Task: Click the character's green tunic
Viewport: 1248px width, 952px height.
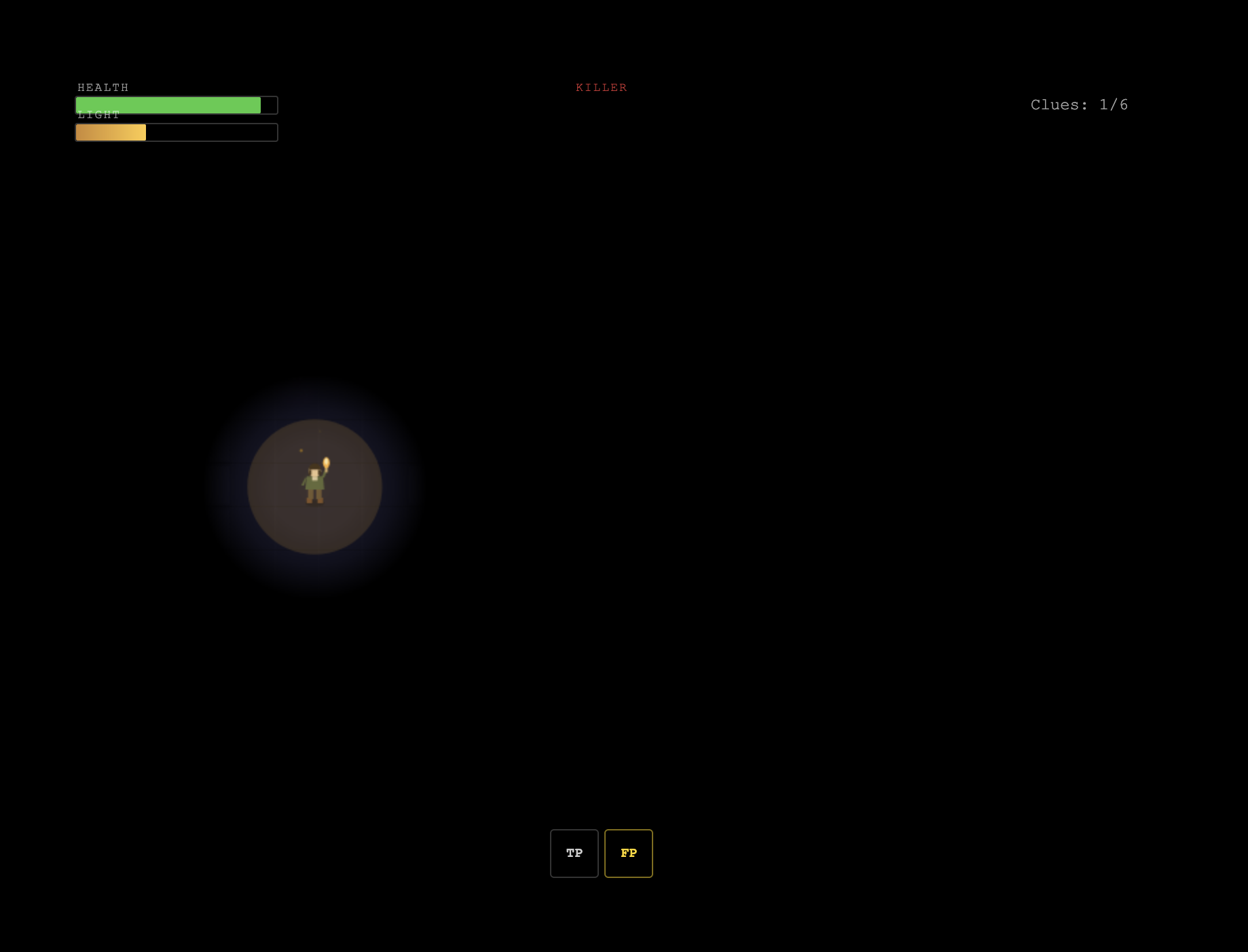Action: 314,483
